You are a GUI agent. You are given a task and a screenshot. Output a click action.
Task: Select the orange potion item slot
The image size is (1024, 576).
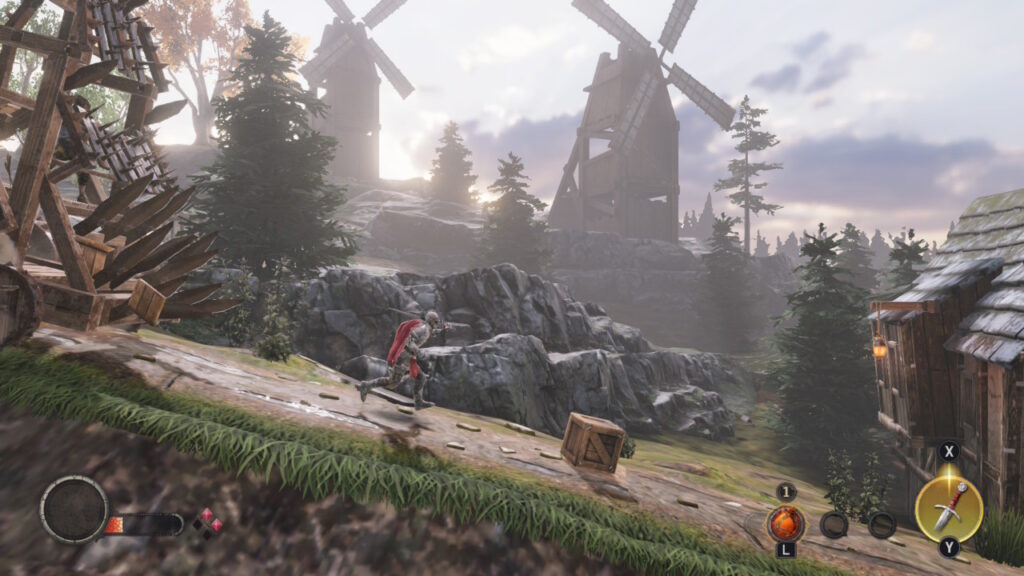785,523
